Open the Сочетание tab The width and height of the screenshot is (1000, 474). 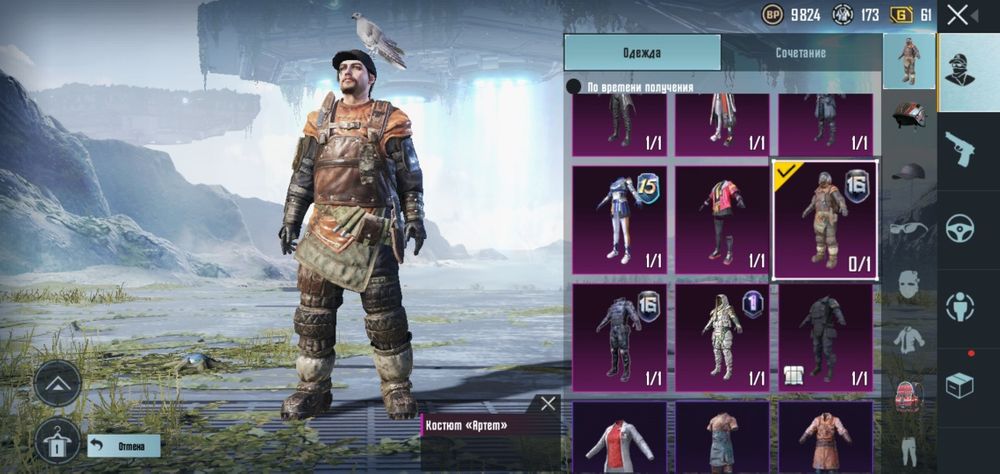(800, 53)
